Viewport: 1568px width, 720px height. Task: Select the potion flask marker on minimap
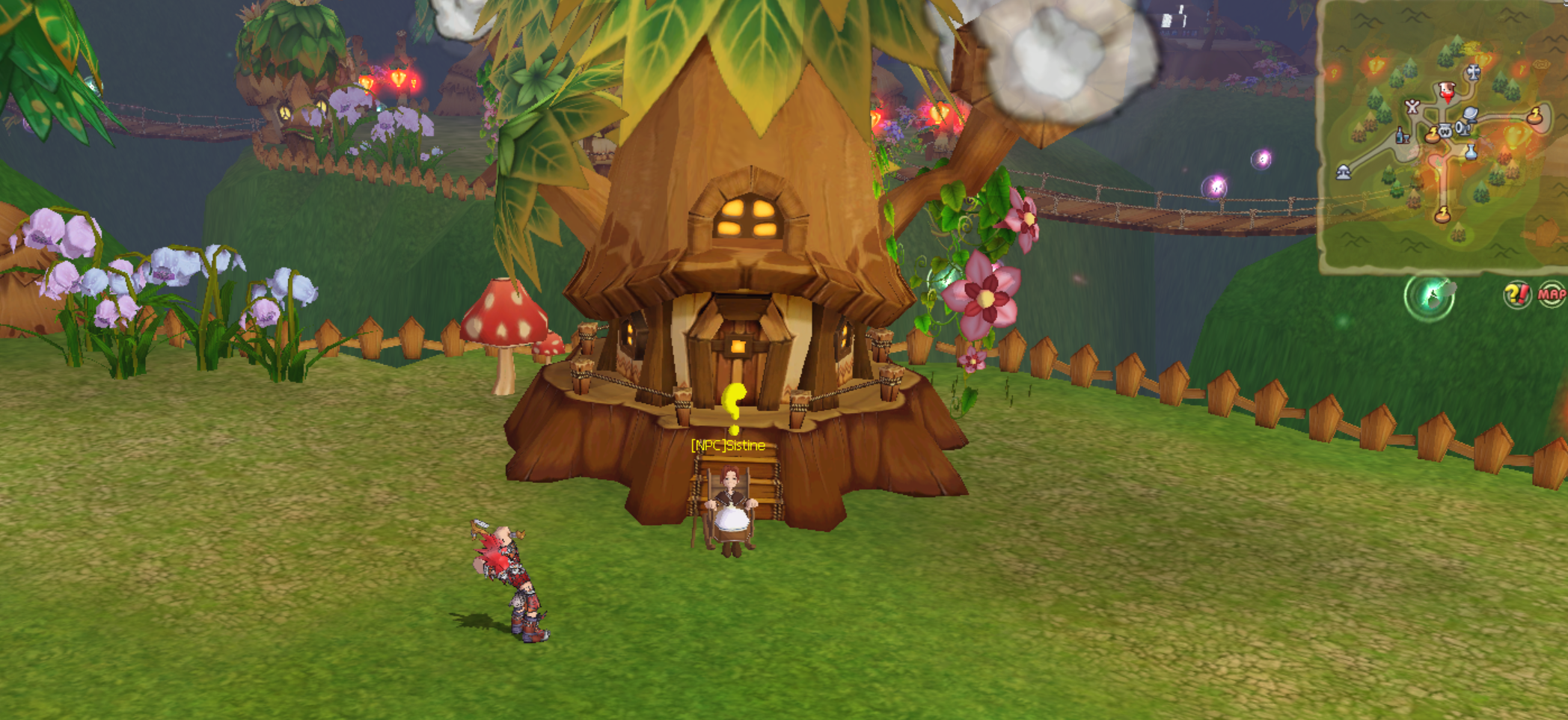(x=1471, y=152)
